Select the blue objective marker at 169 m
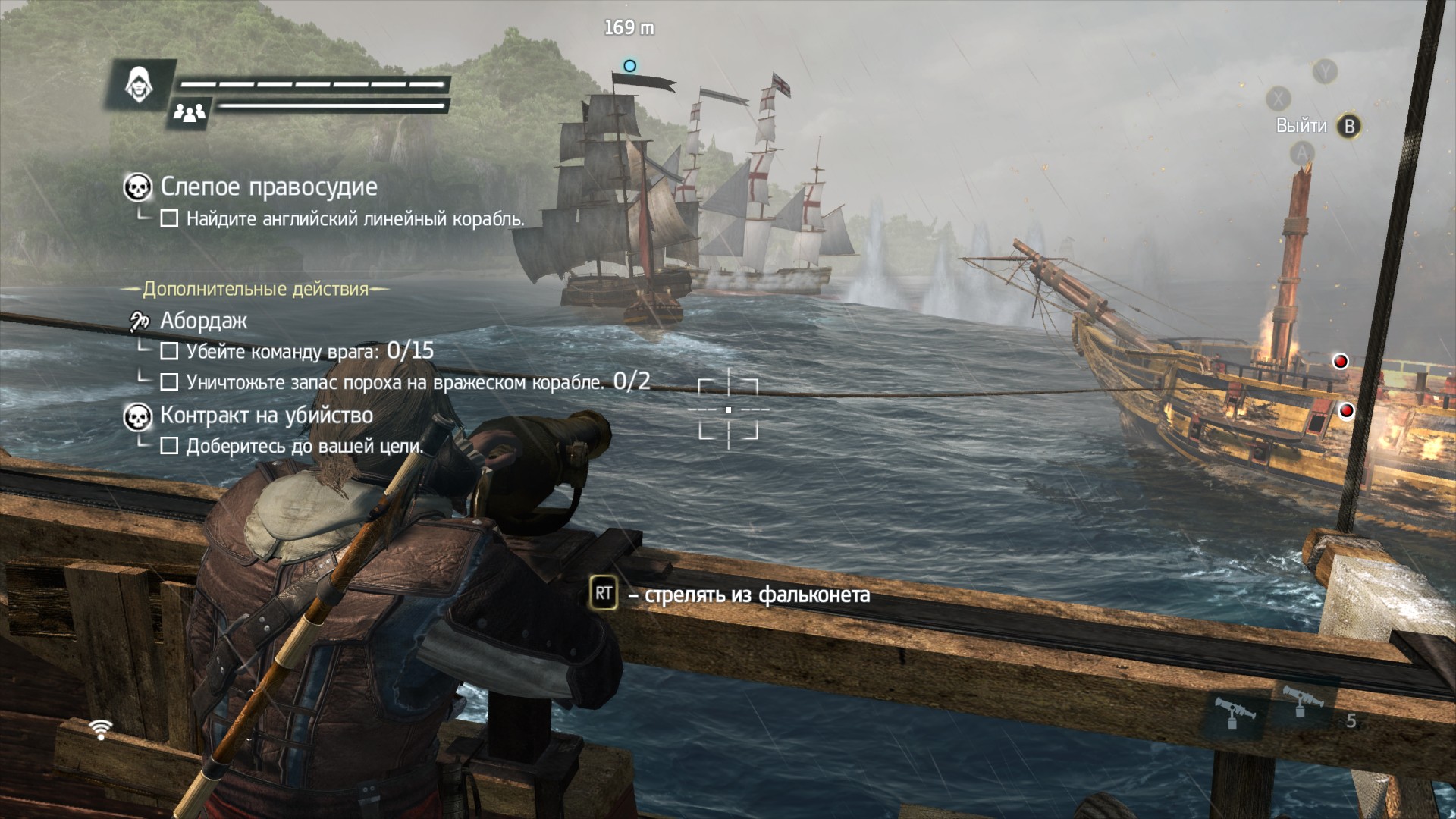Screen dimensions: 1456x819 (x=629, y=66)
